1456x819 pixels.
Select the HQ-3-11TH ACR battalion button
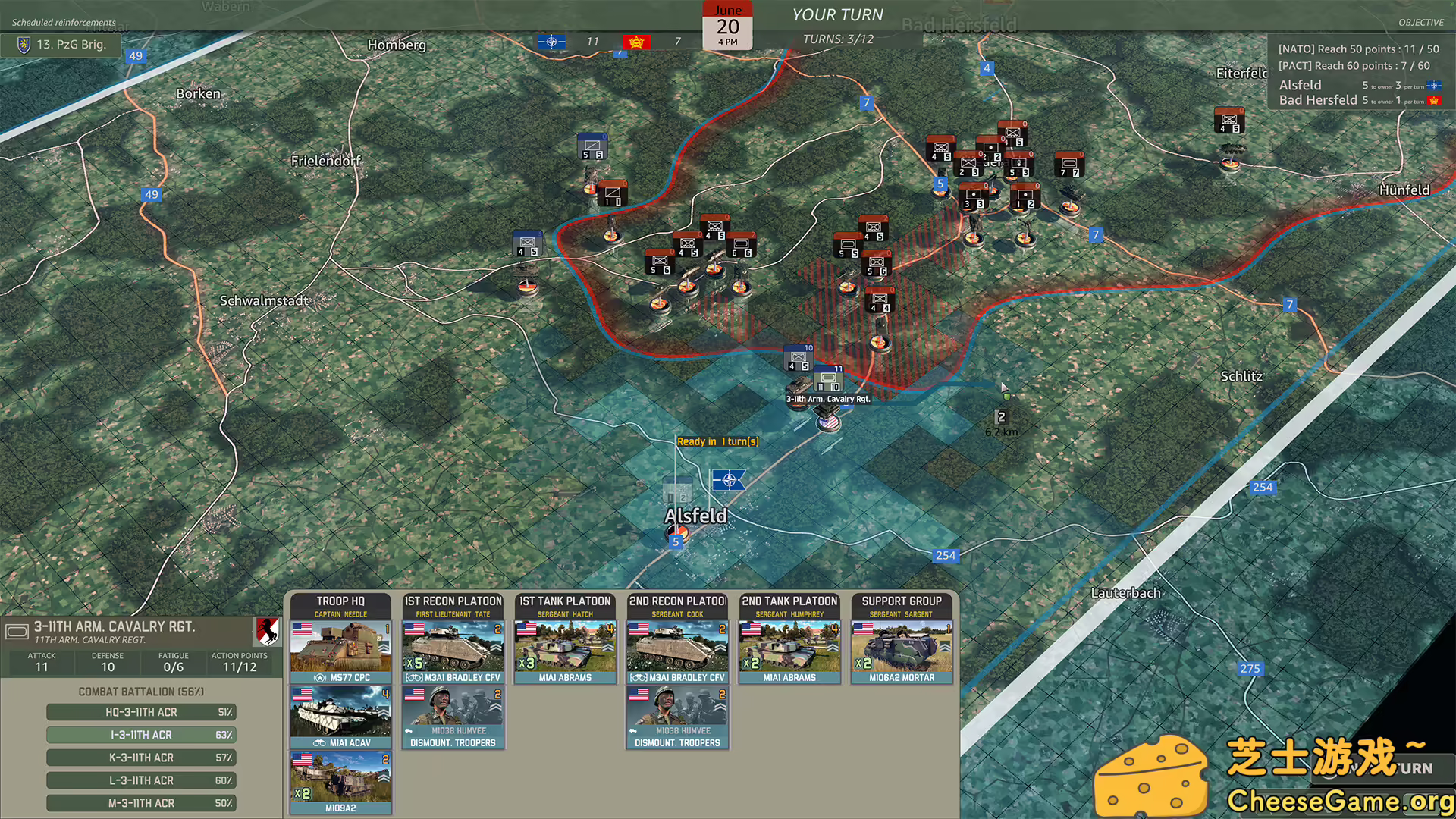point(141,711)
